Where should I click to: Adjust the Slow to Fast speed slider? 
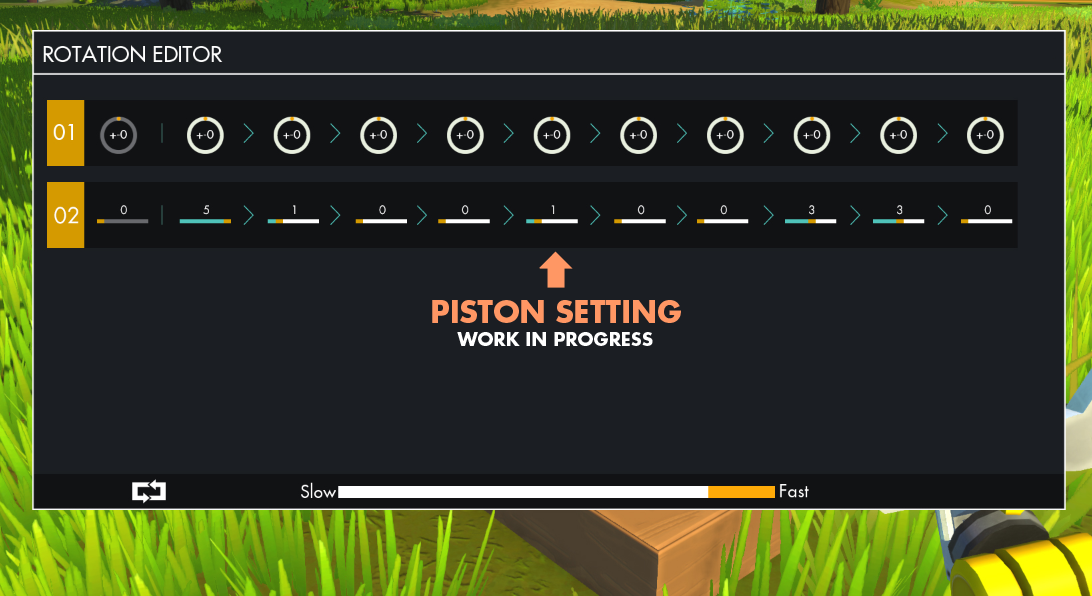coord(556,492)
